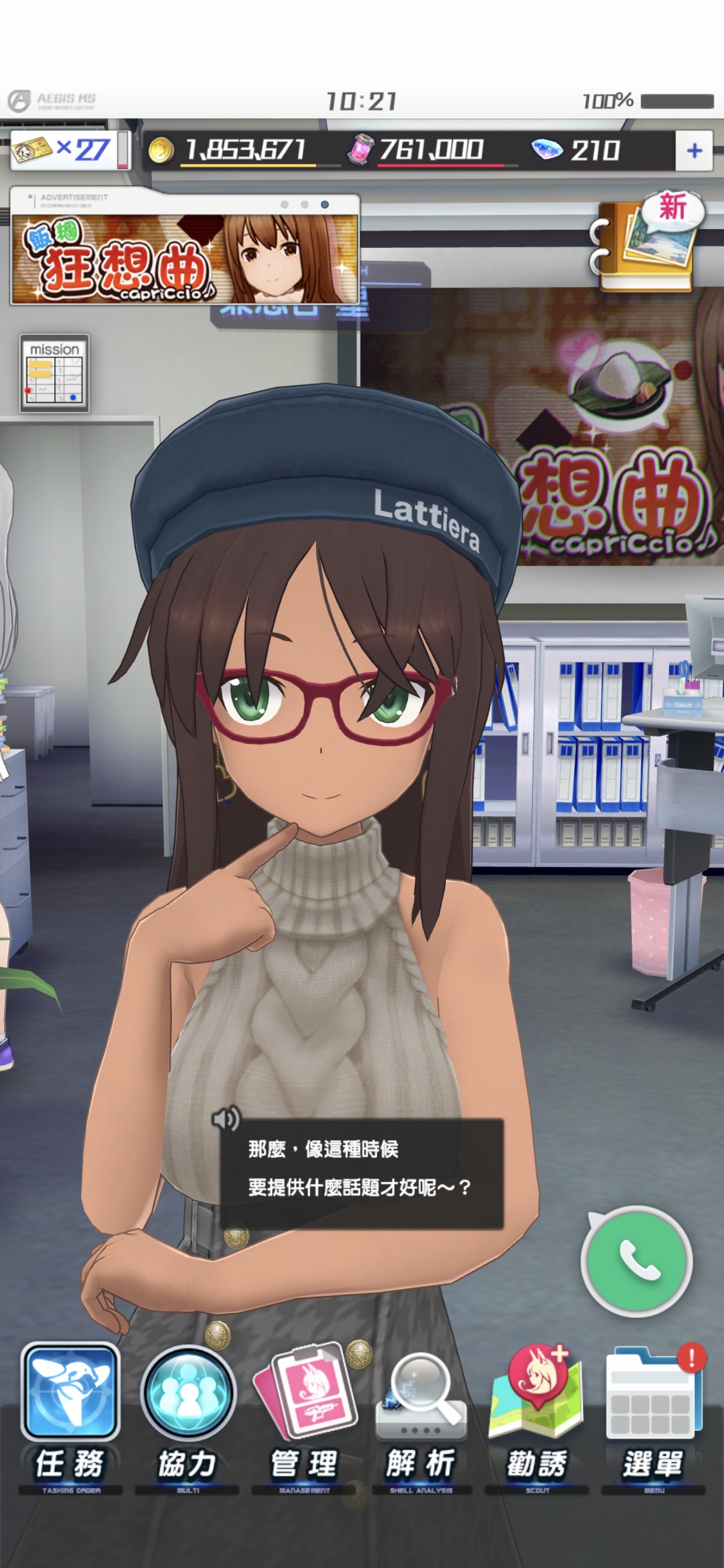Screen dimensions: 724x1568
Task: Tap the green phone call button
Action: click(x=637, y=1261)
